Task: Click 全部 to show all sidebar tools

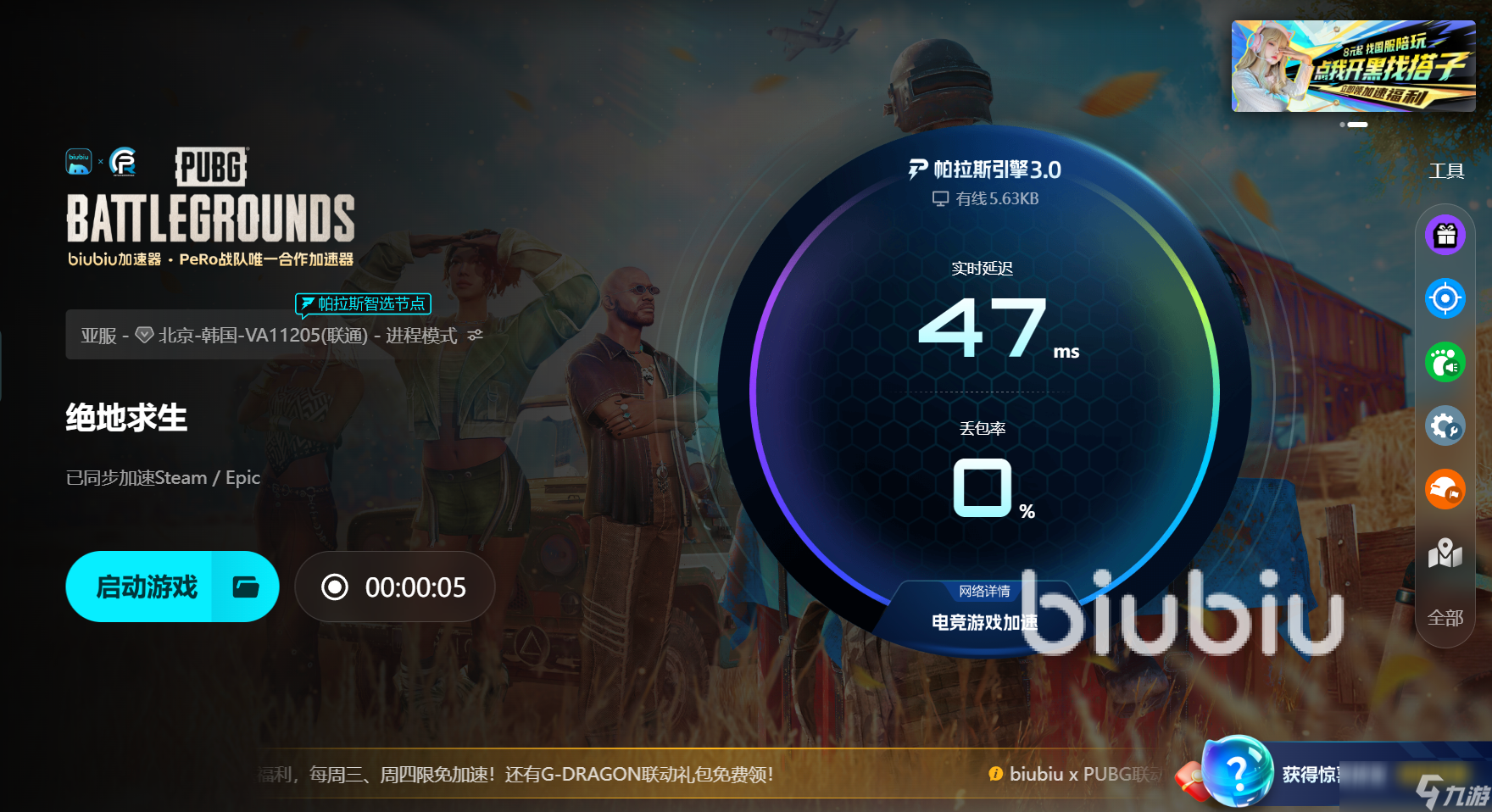Action: pyautogui.click(x=1445, y=619)
